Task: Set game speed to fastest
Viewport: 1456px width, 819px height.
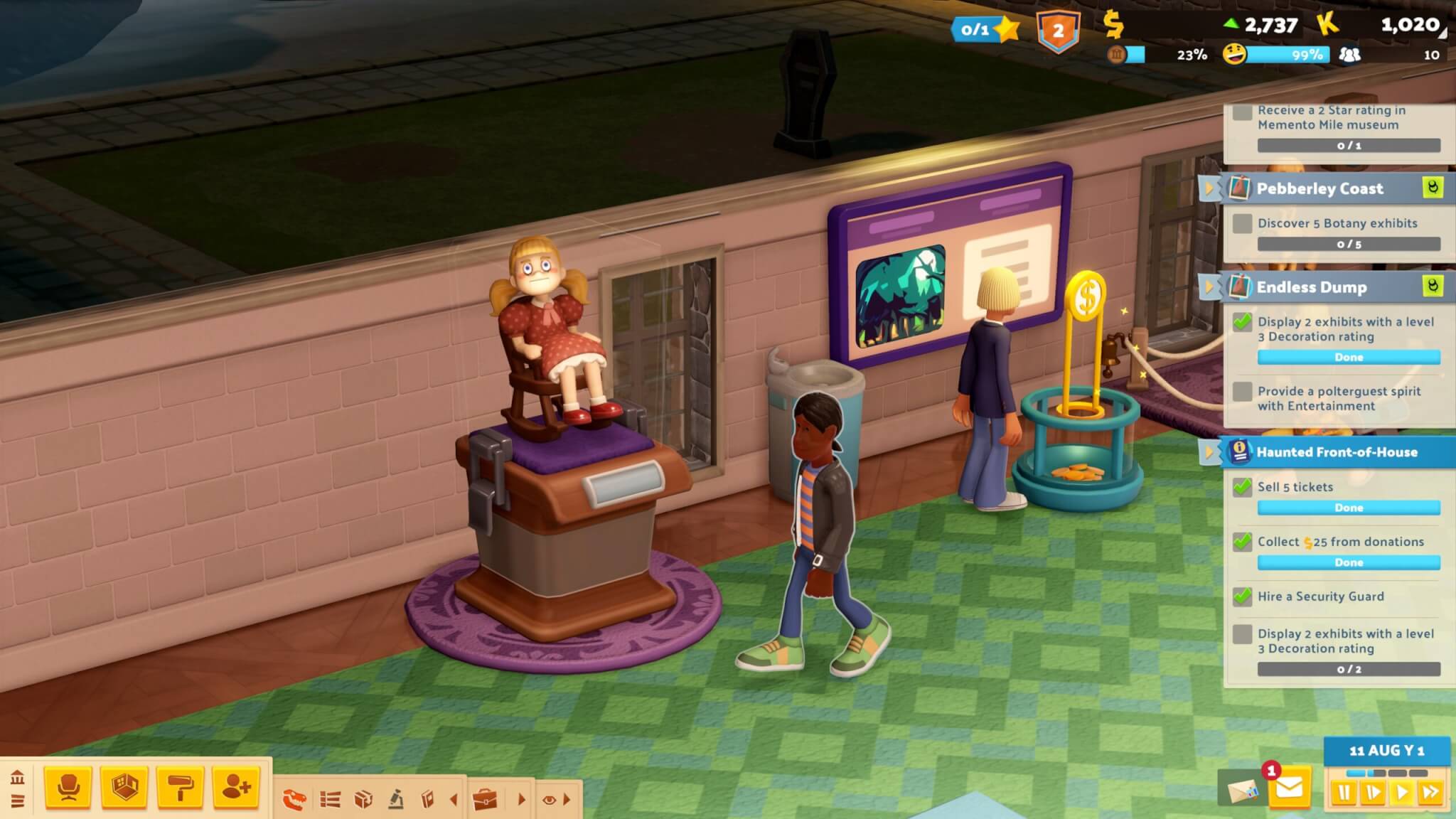Action: (1430, 792)
